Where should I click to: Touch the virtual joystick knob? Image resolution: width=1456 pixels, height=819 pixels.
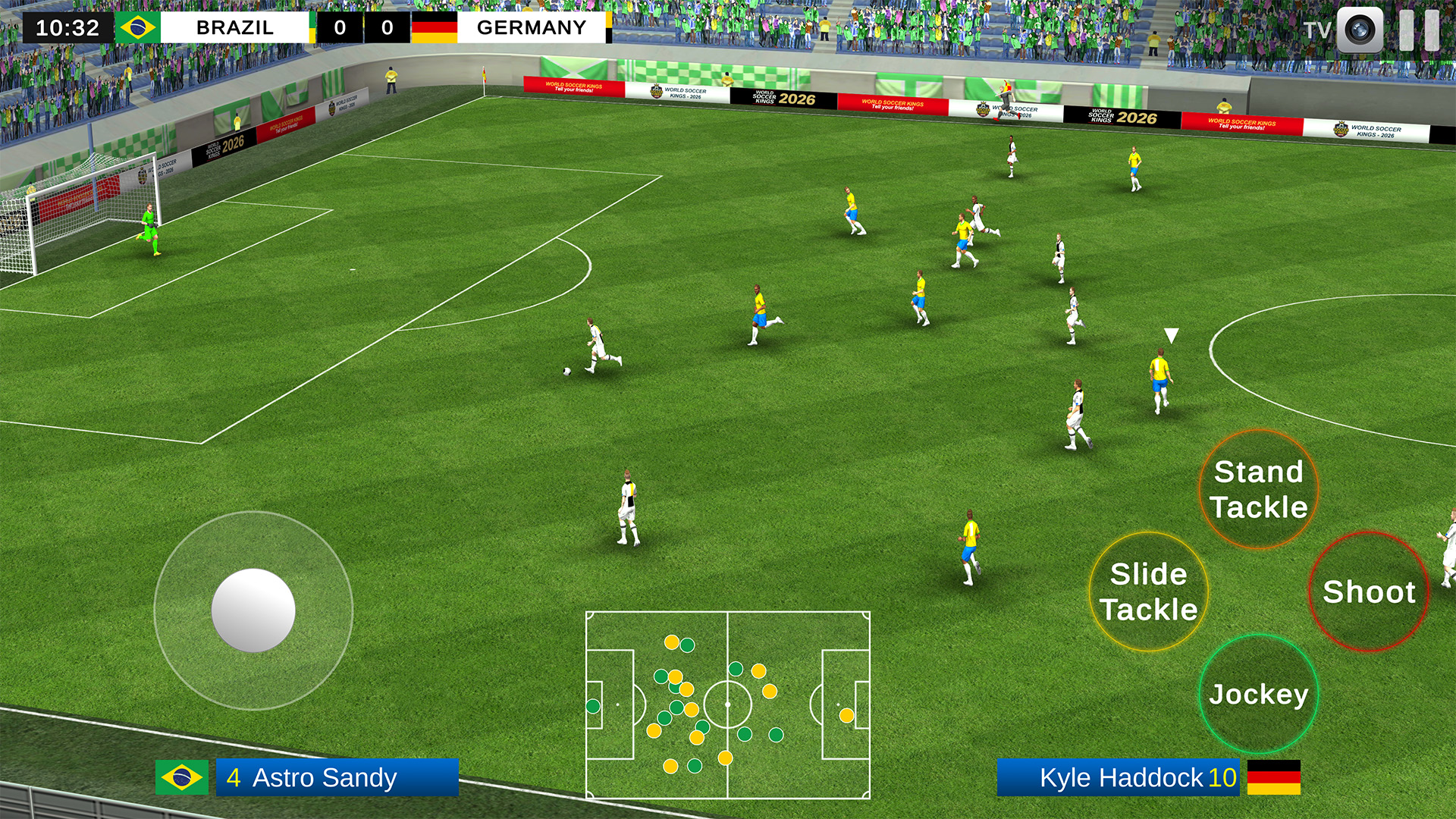(253, 610)
